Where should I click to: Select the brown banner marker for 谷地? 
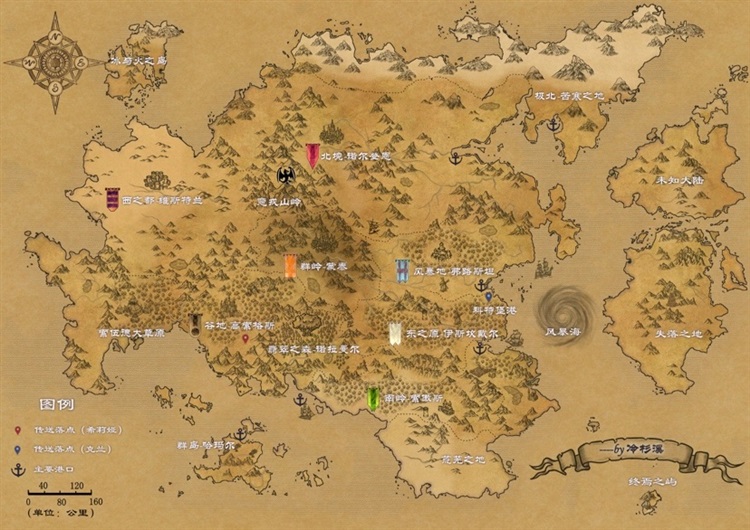tap(196, 324)
